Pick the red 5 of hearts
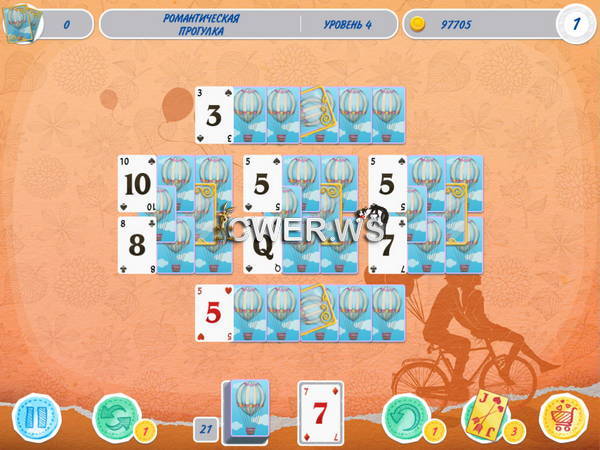 (x=214, y=313)
